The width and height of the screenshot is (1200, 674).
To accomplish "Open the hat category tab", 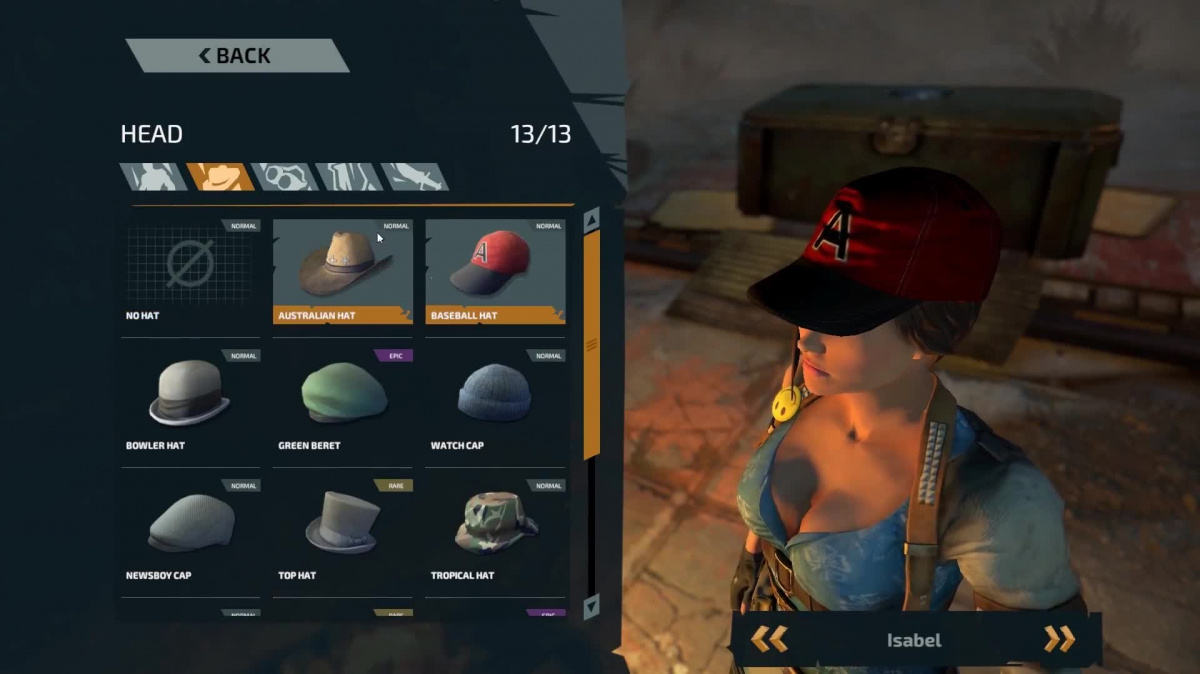I will [219, 177].
